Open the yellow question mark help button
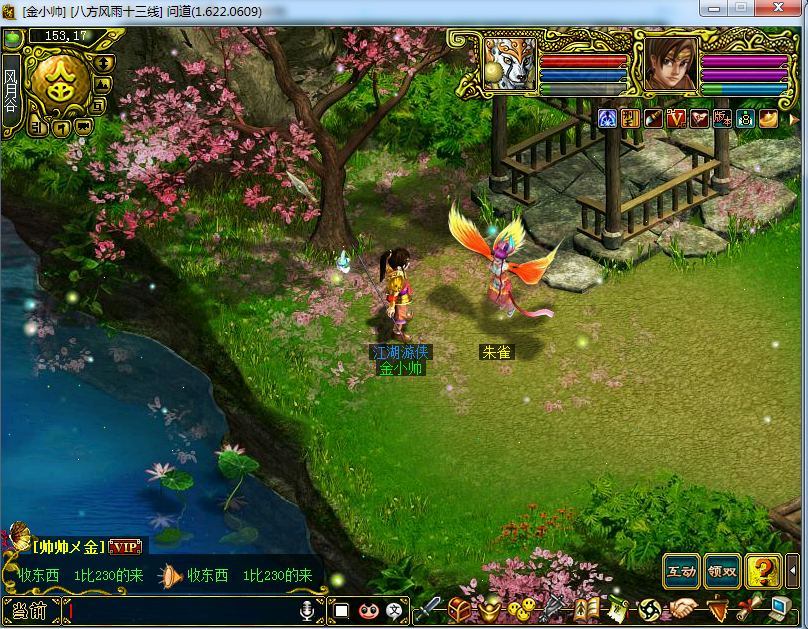The height and width of the screenshot is (629, 808). pyautogui.click(x=763, y=571)
